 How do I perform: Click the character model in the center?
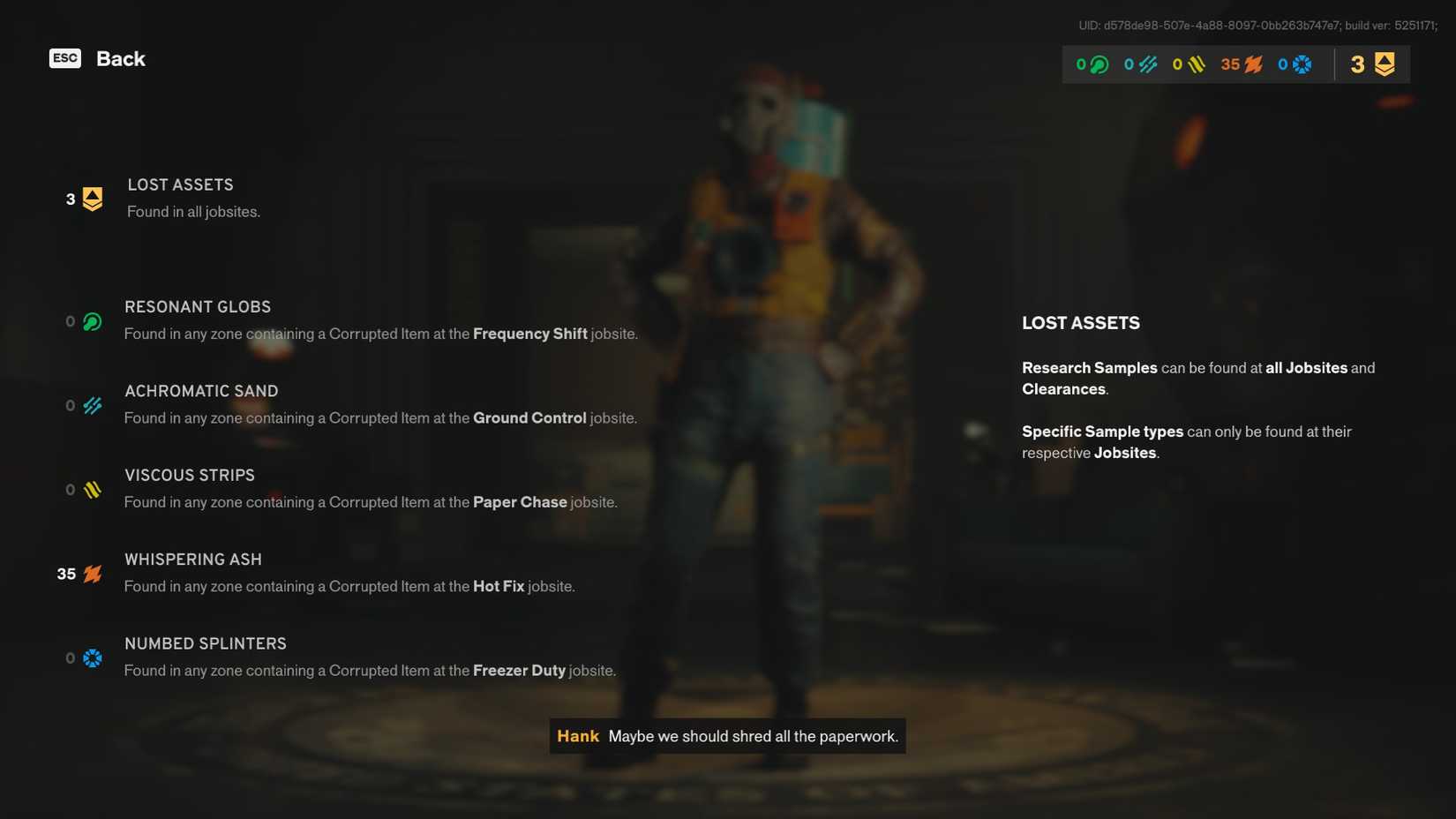785,353
